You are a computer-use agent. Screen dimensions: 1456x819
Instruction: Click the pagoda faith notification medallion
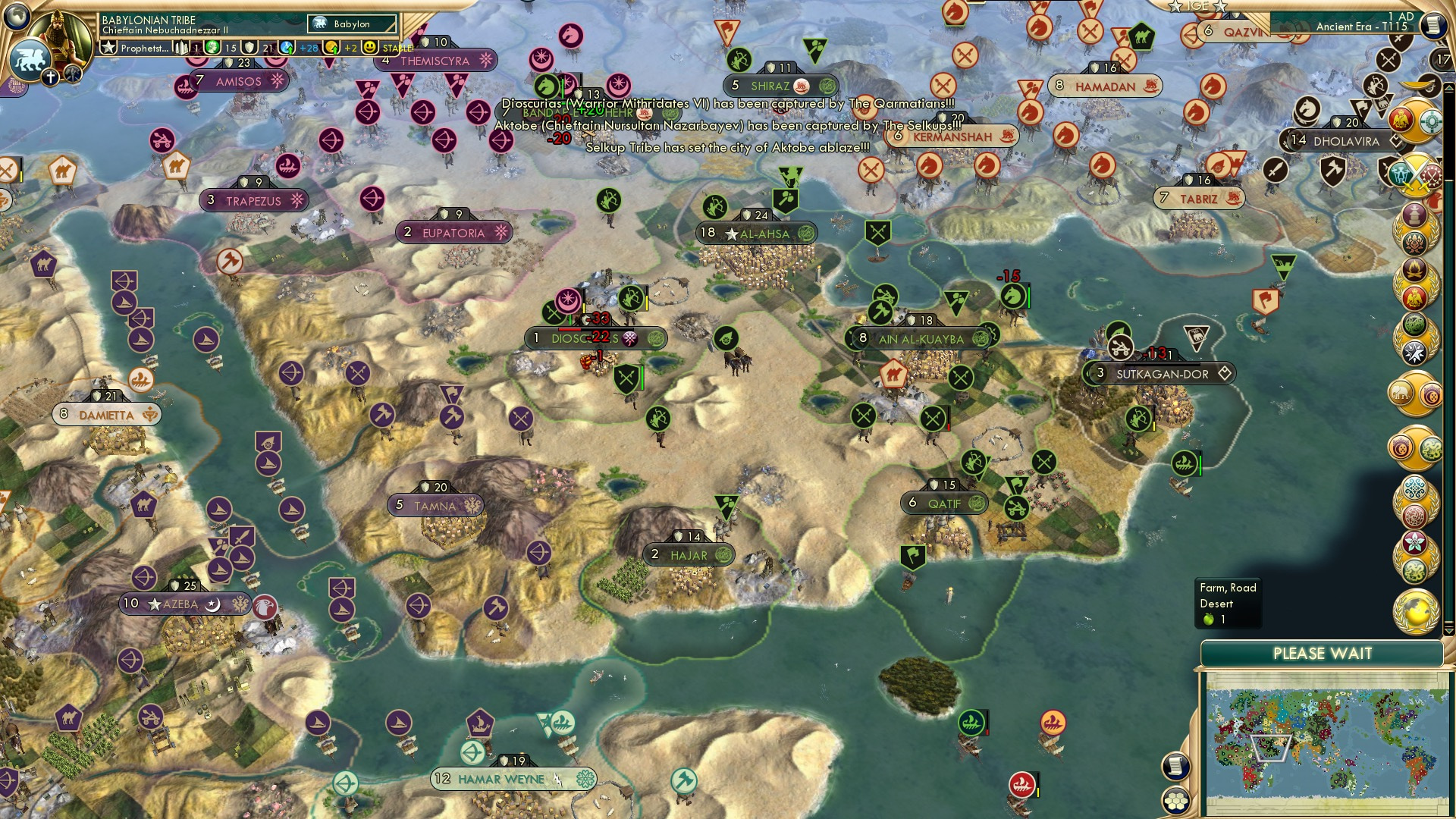click(x=1414, y=214)
